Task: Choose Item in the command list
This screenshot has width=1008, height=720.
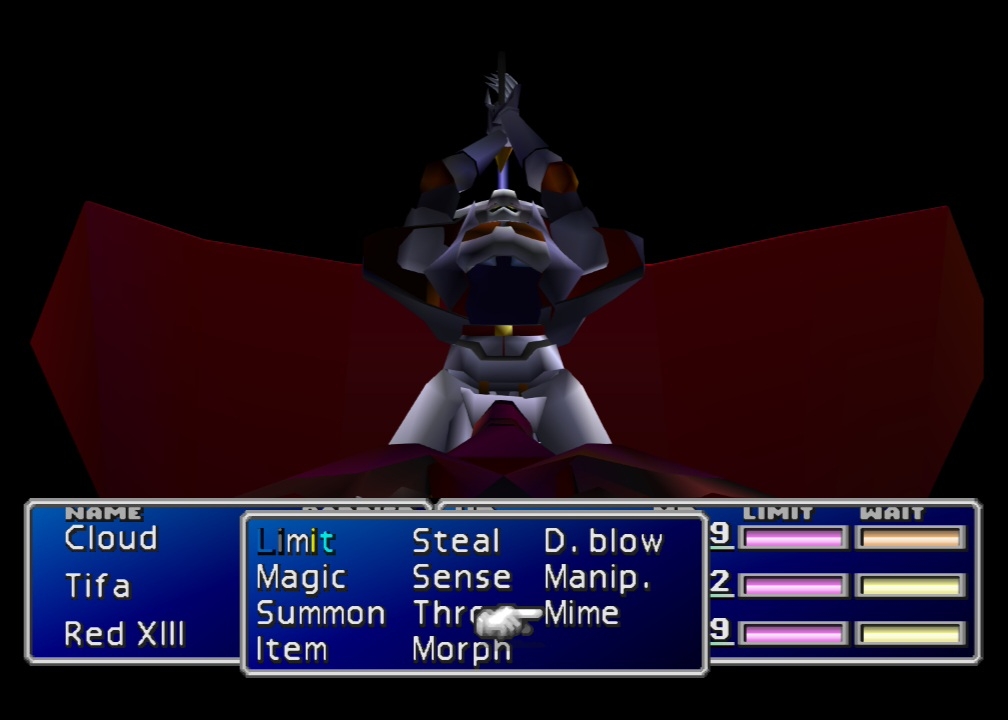Action: [x=291, y=649]
